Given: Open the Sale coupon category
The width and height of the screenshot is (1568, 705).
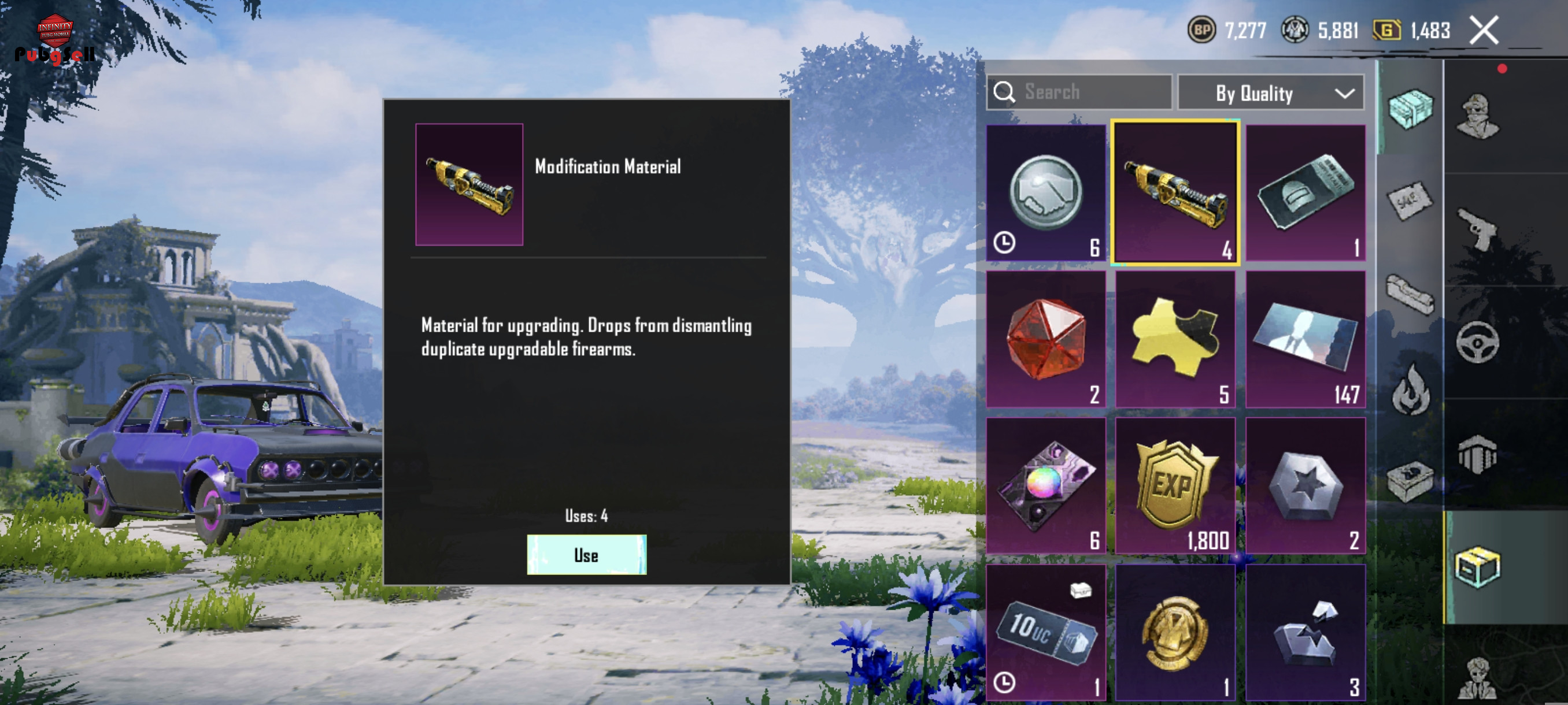Looking at the screenshot, I should tap(1410, 200).
